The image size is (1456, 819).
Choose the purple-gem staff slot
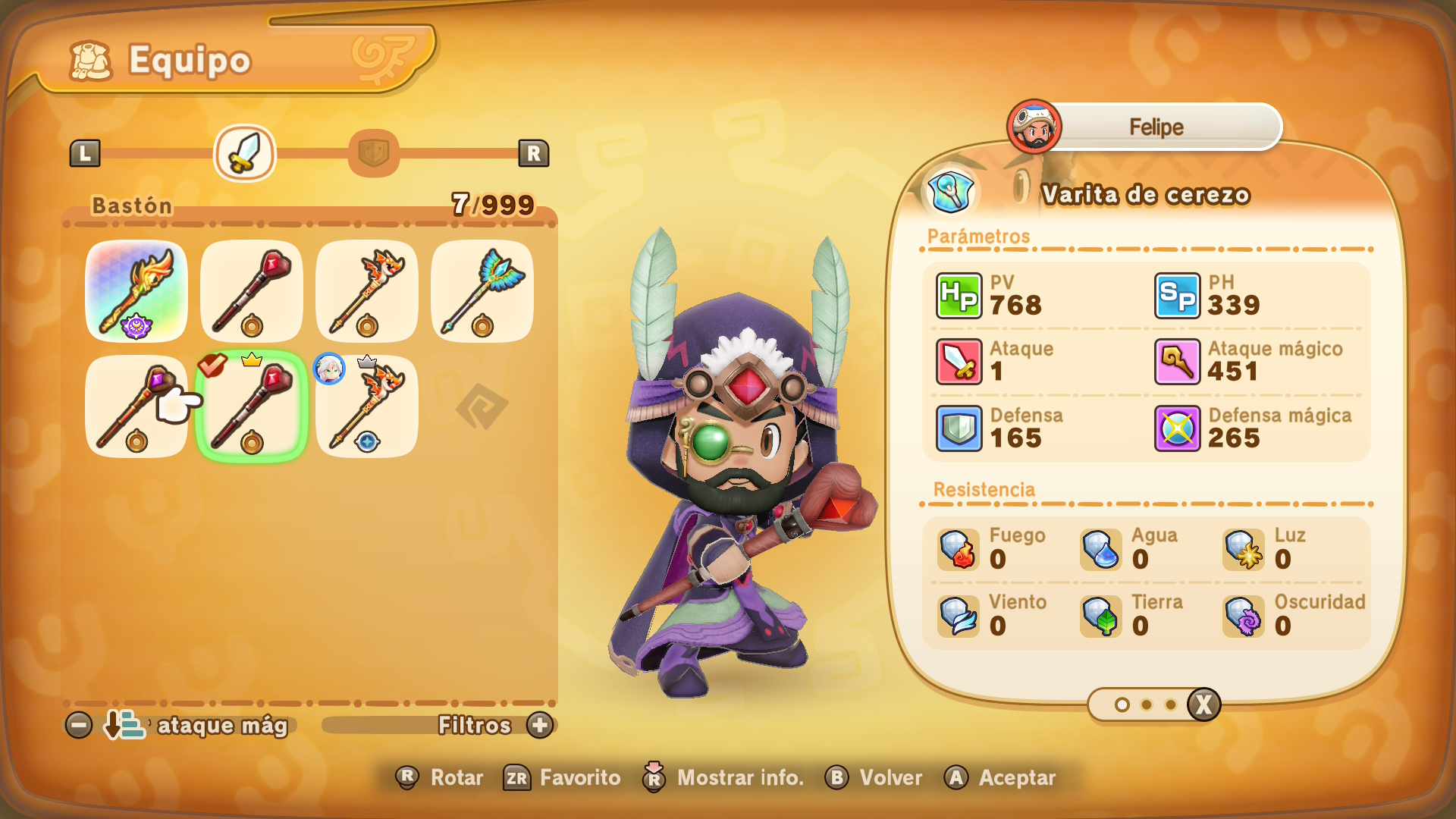[136, 406]
